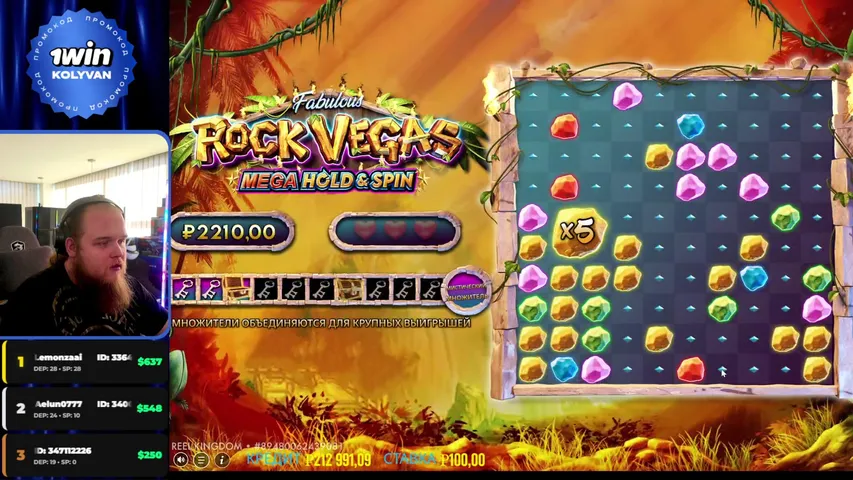Select the Lemonzaai leaderboard row
The width and height of the screenshot is (853, 480).
point(84,363)
